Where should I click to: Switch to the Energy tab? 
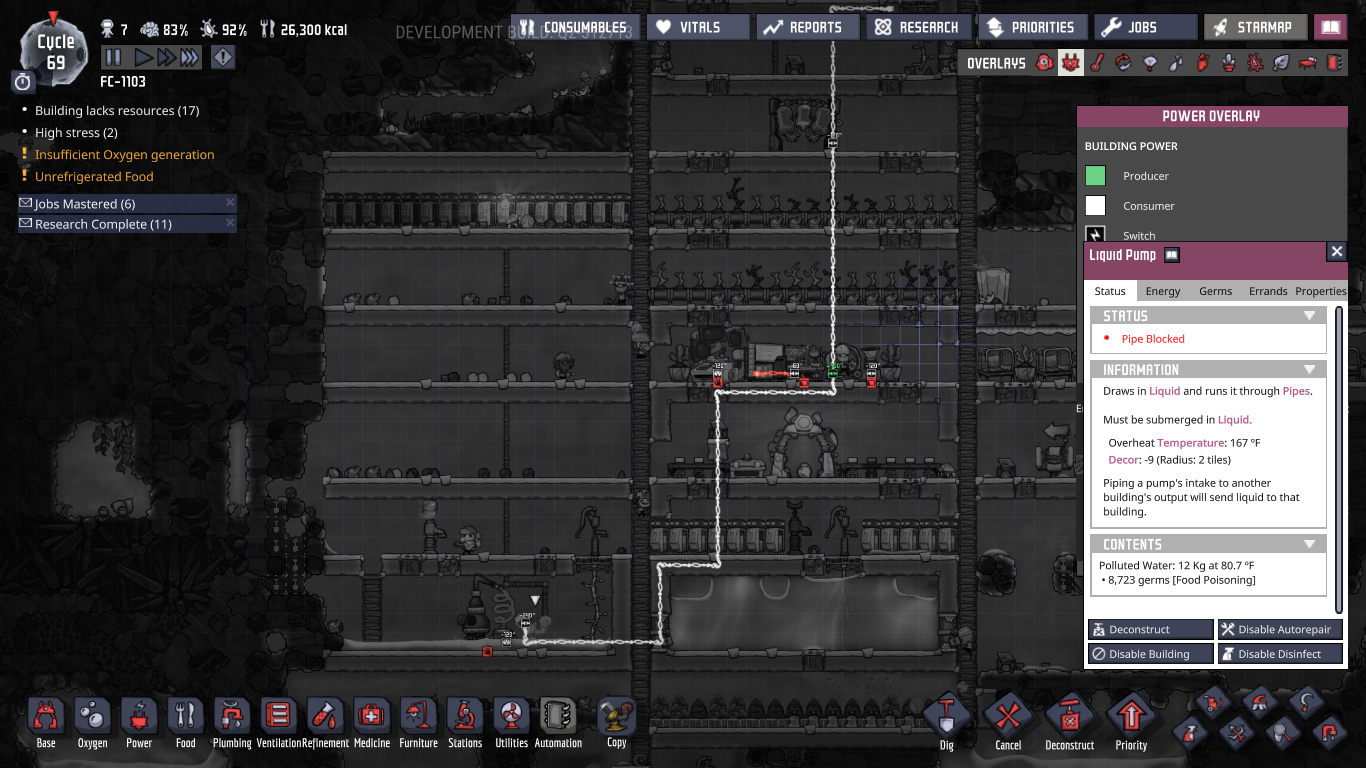pyautogui.click(x=1162, y=291)
